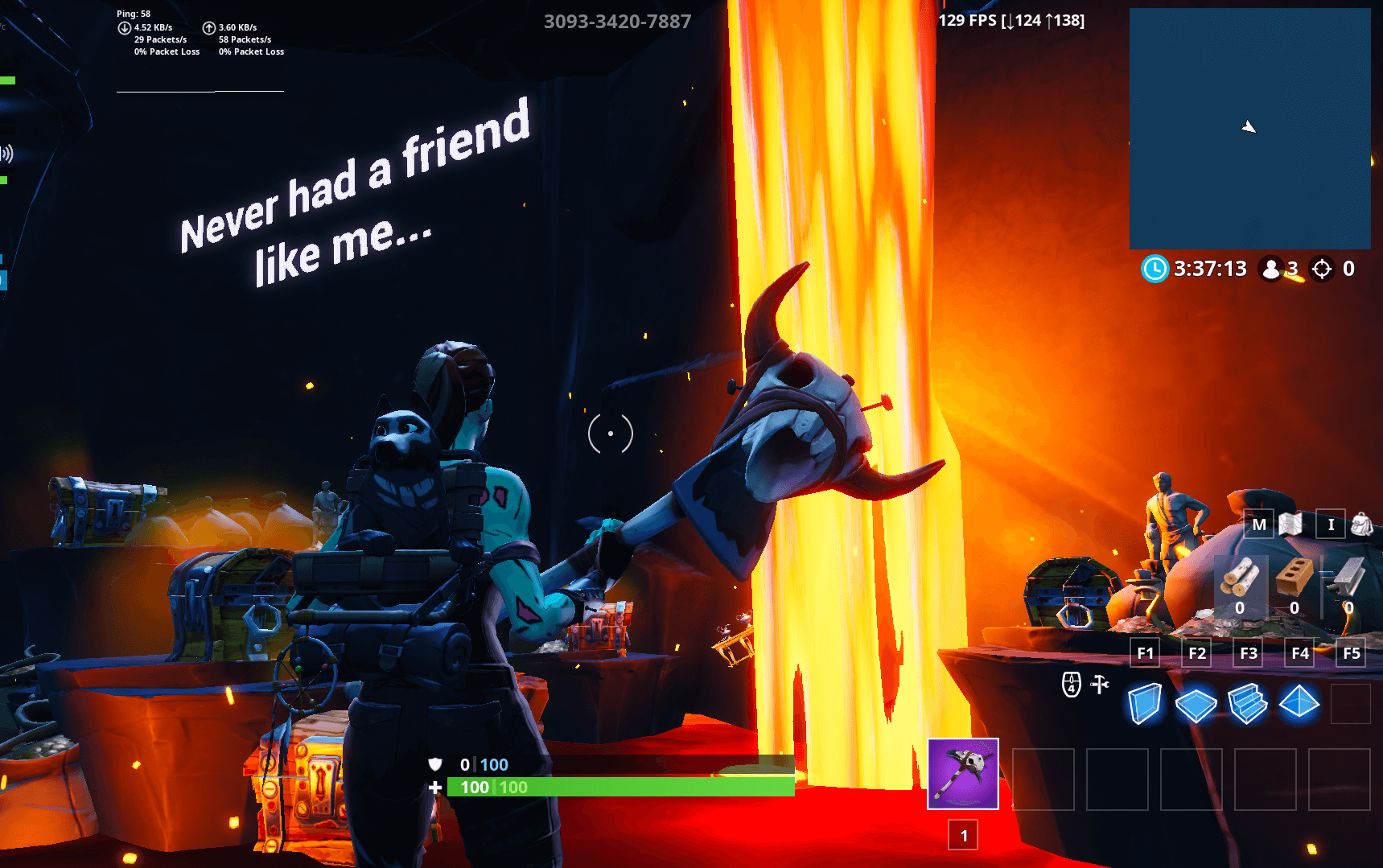Viewport: 1383px width, 868px height.
Task: Select the wood material icon
Action: 1240,578
